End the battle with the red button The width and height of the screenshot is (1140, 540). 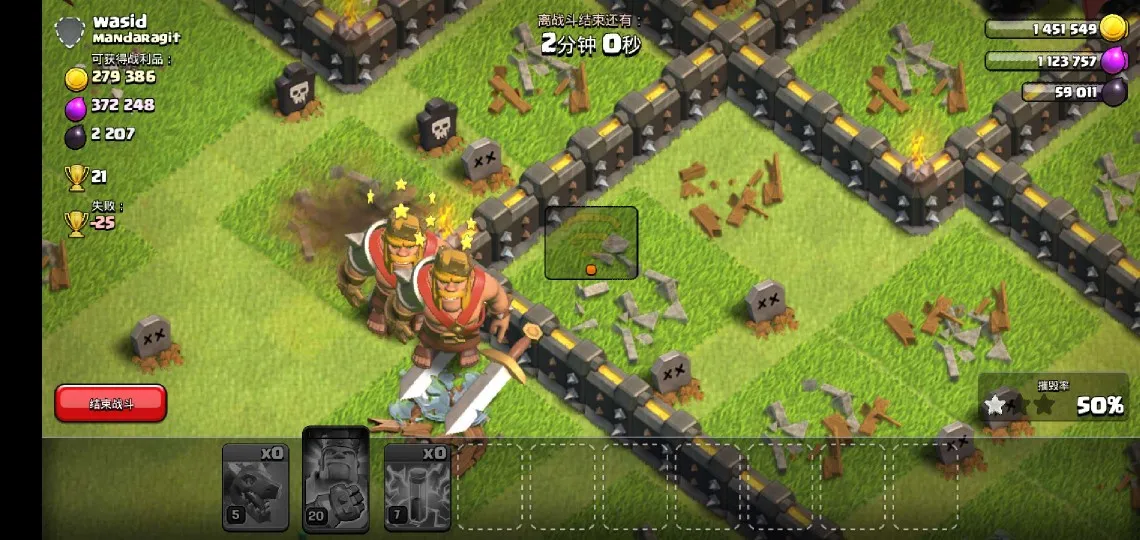(x=111, y=403)
